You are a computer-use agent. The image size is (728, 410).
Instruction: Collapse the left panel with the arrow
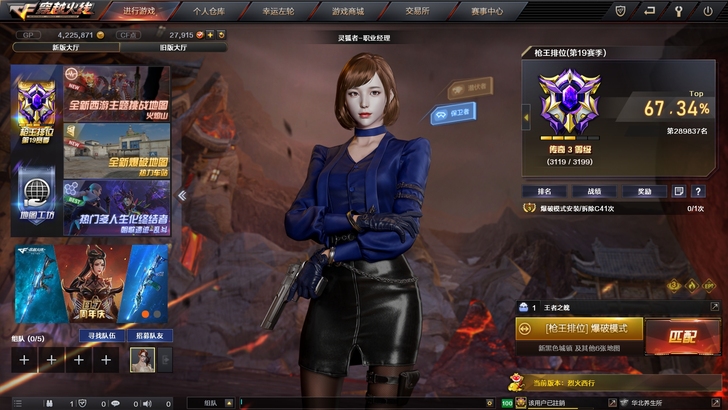182,195
